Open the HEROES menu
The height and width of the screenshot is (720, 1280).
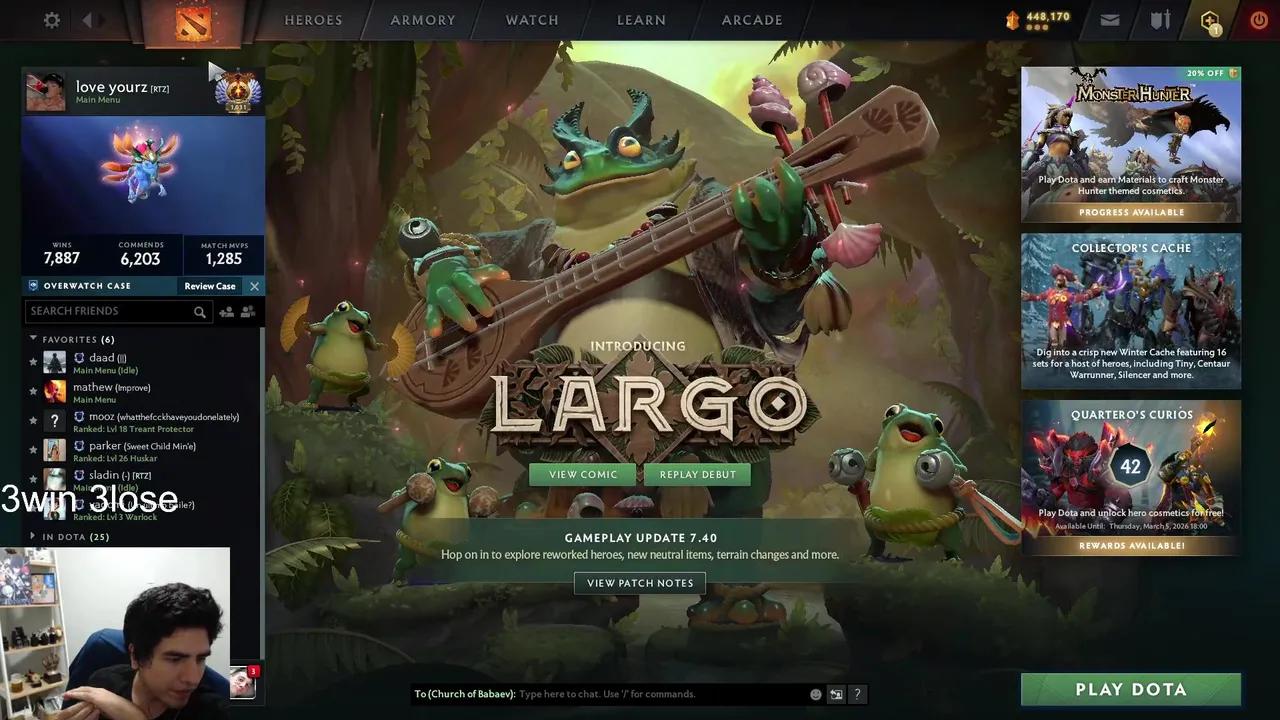point(313,19)
